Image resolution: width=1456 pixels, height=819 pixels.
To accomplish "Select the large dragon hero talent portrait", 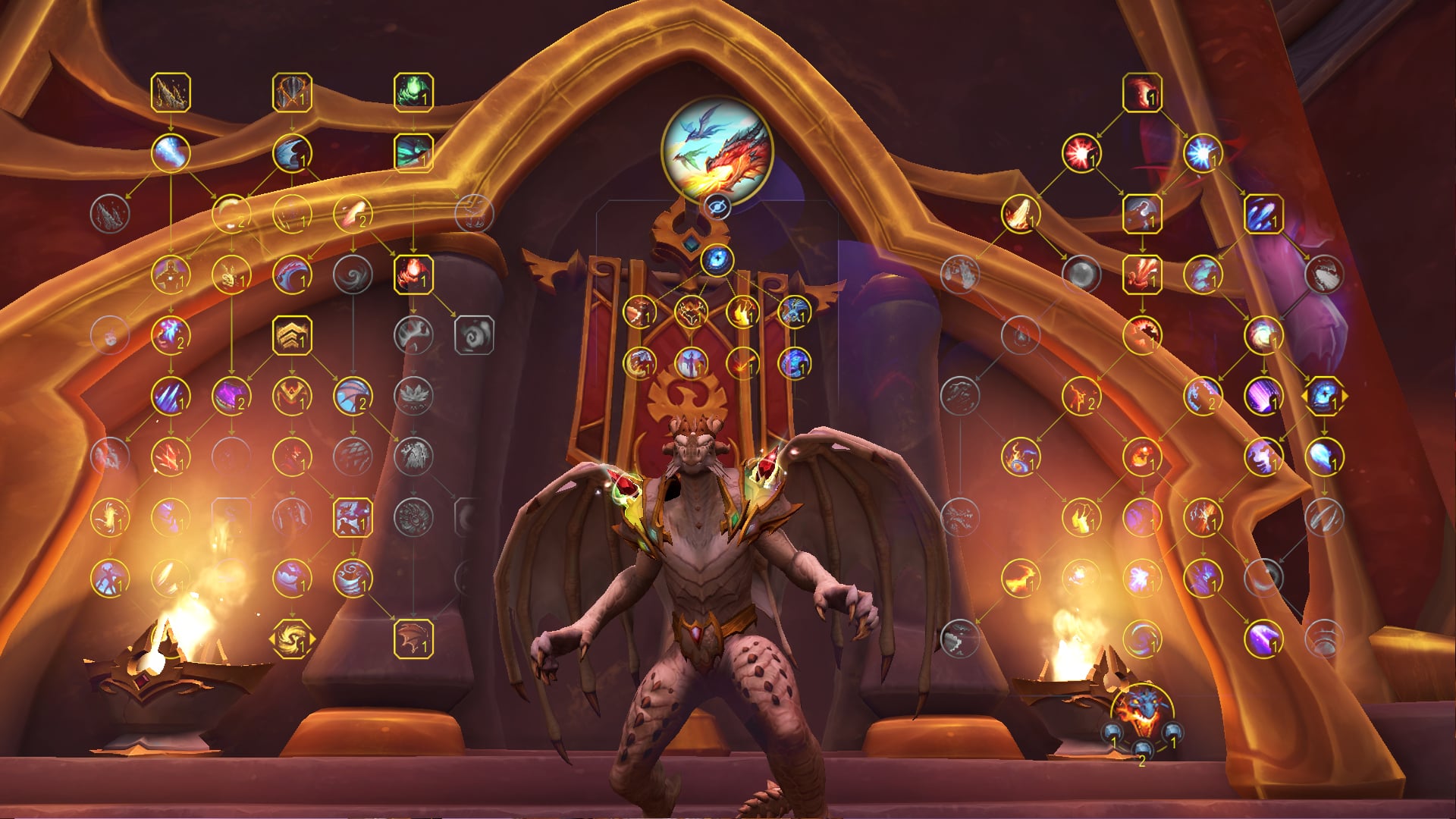I will tap(717, 149).
